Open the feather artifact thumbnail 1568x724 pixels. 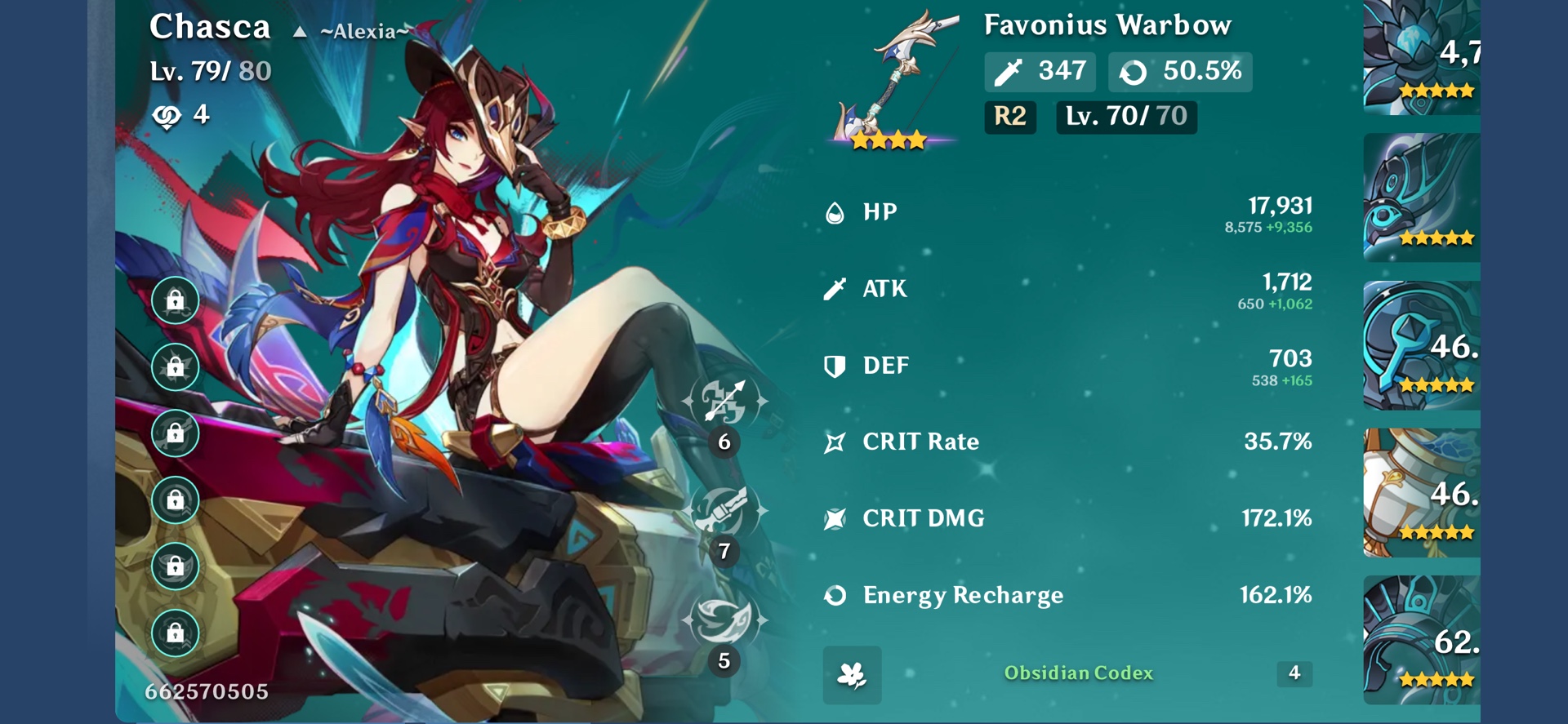tap(1421, 197)
